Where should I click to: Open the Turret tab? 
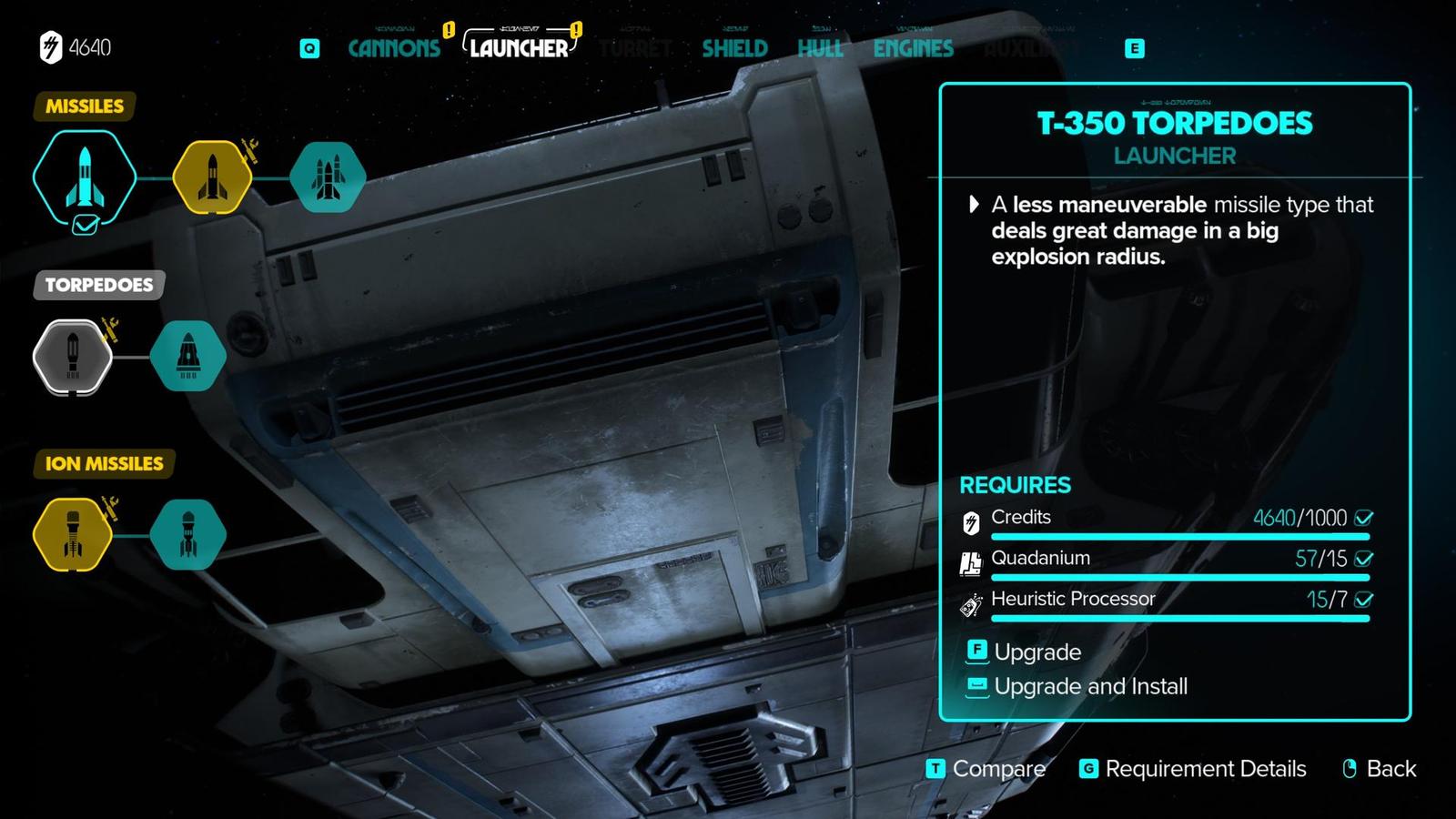(x=636, y=48)
